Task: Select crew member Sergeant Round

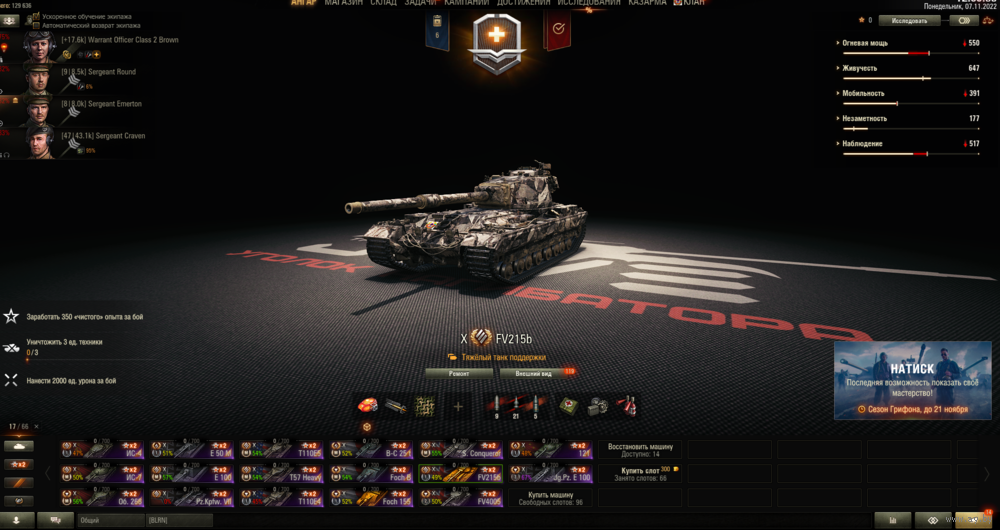Action: [x=98, y=72]
